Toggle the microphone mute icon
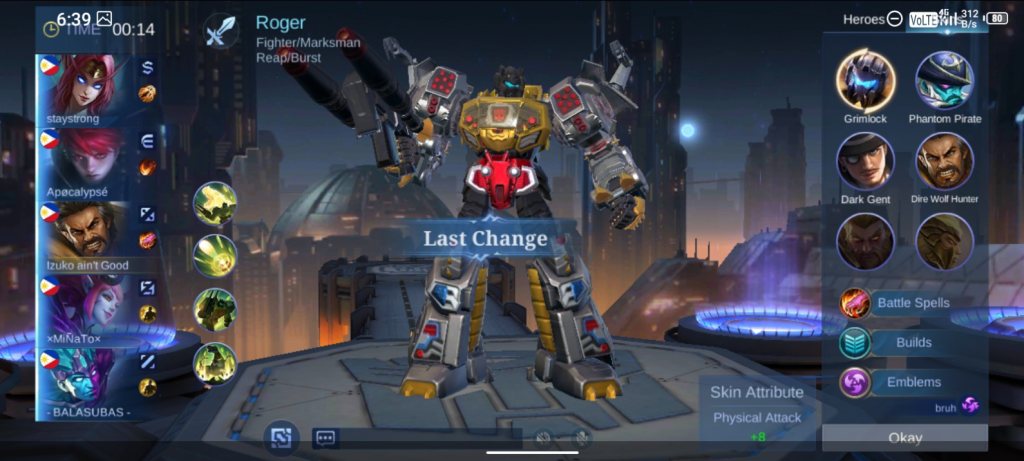Viewport: 1024px width, 461px height. point(581,438)
